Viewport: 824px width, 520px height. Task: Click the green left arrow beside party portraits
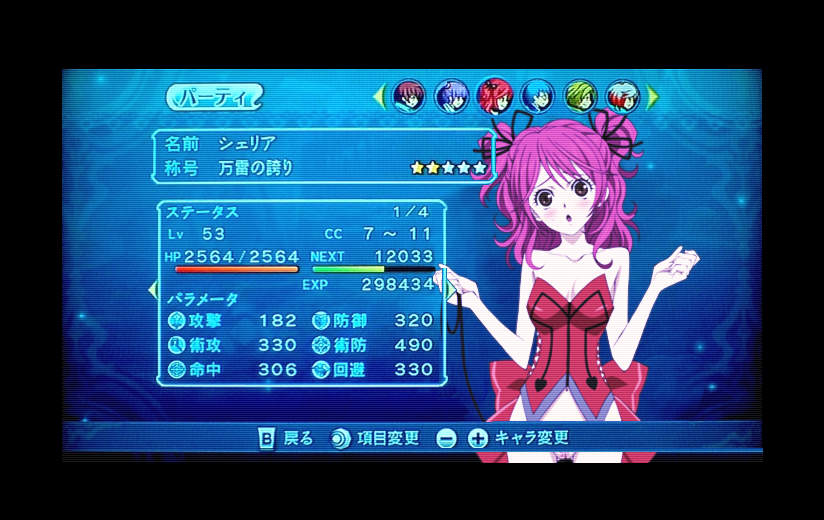(380, 96)
